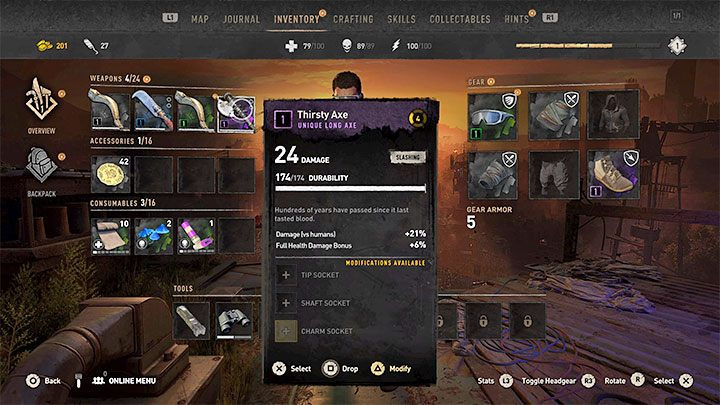
Task: Open the Collectables tab
Action: [x=460, y=18]
